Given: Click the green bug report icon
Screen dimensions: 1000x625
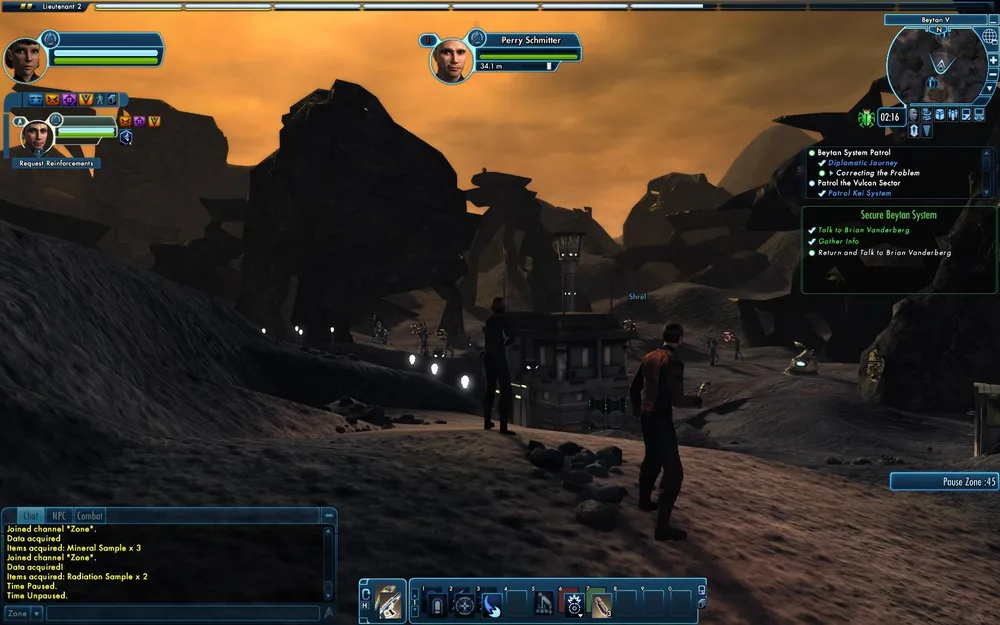Looking at the screenshot, I should tap(866, 117).
